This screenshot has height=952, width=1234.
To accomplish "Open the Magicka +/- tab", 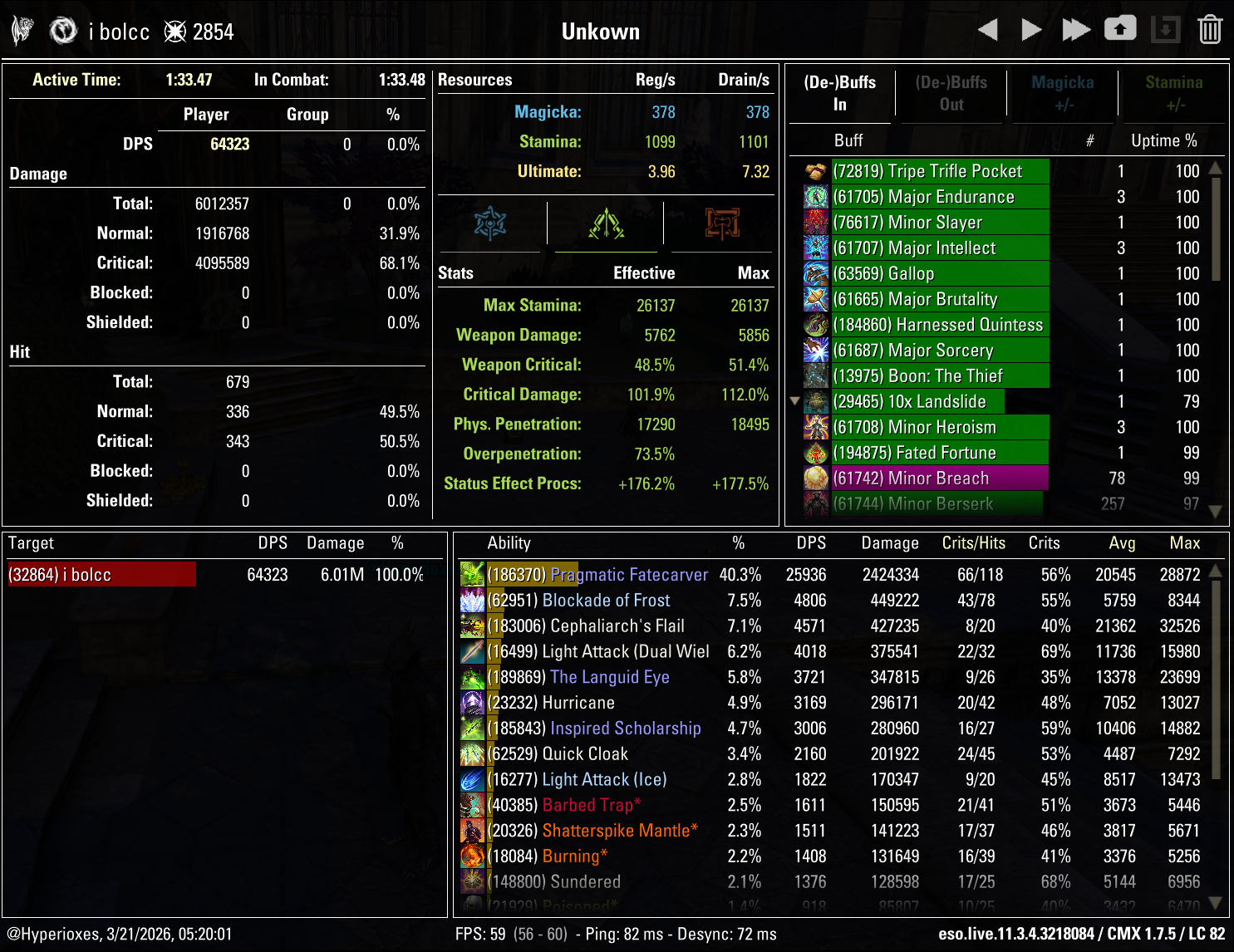I will tap(1061, 93).
